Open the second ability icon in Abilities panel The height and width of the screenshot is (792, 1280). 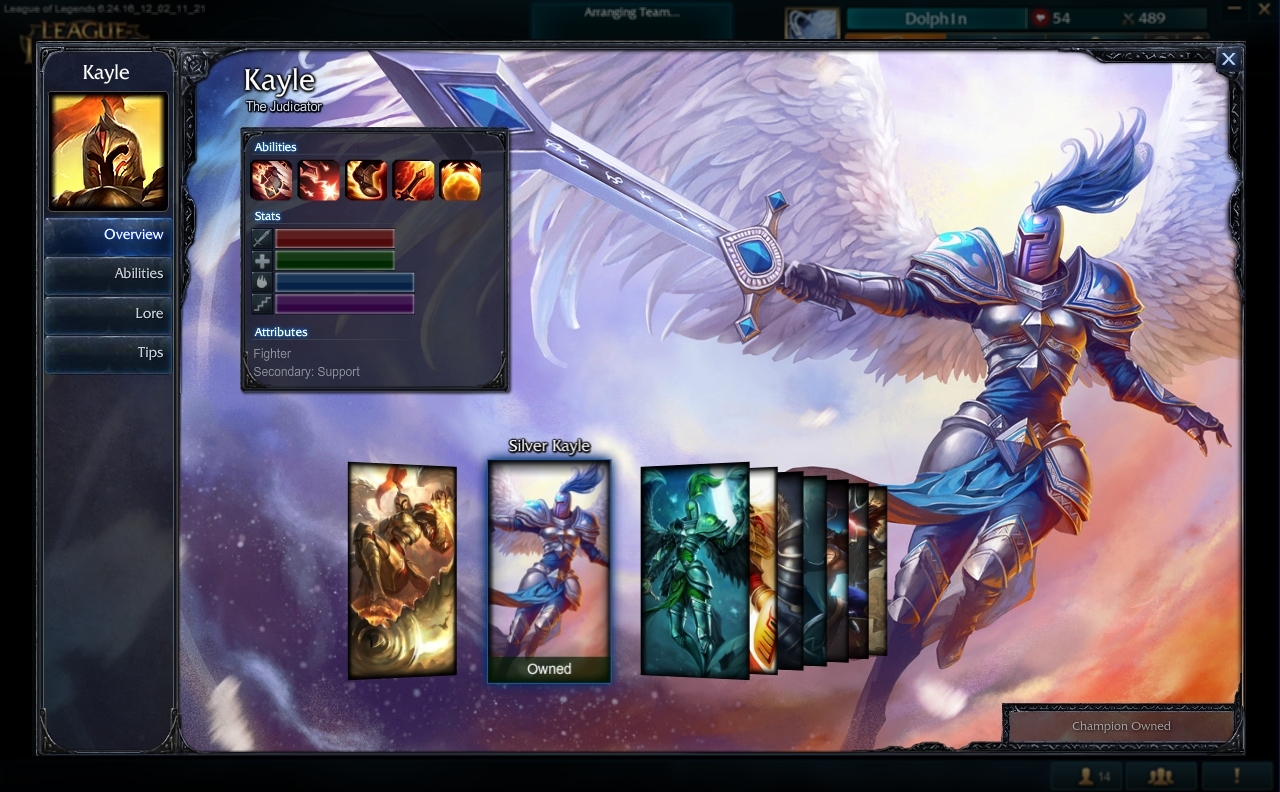(318, 180)
